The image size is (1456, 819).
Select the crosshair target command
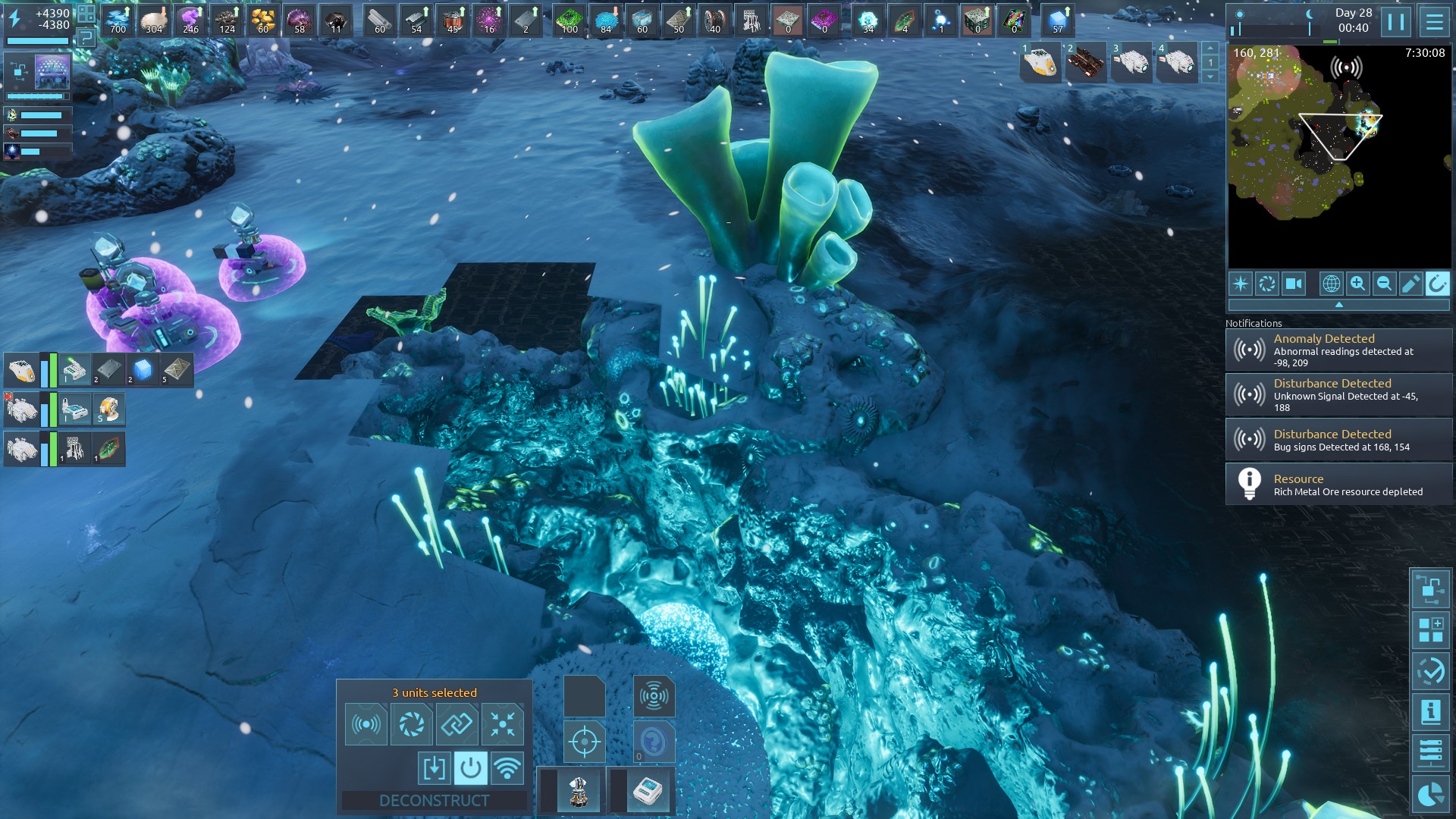point(585,741)
